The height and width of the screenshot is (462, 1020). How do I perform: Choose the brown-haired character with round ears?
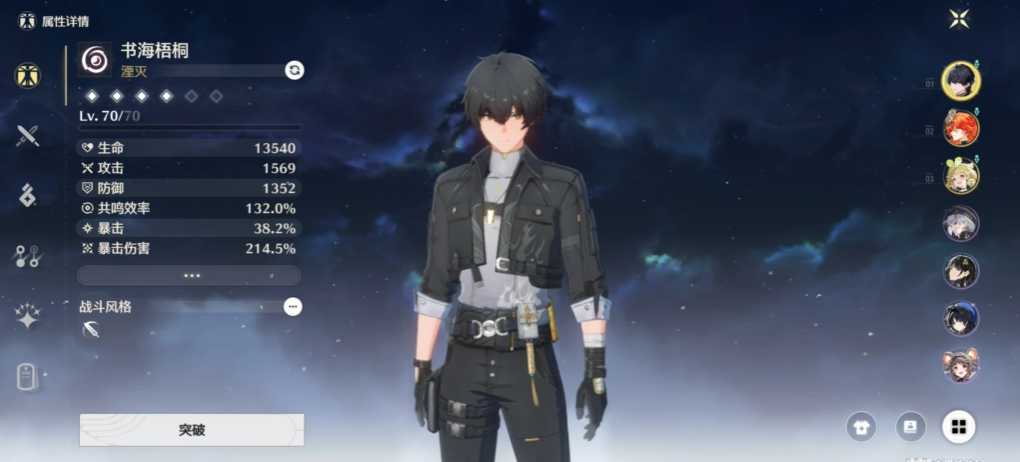tap(961, 366)
